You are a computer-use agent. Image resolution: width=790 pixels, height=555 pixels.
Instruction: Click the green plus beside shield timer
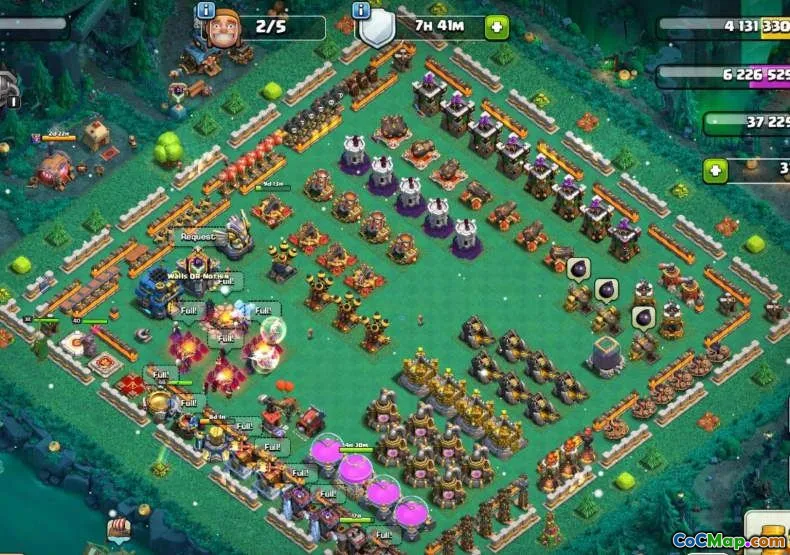point(496,27)
